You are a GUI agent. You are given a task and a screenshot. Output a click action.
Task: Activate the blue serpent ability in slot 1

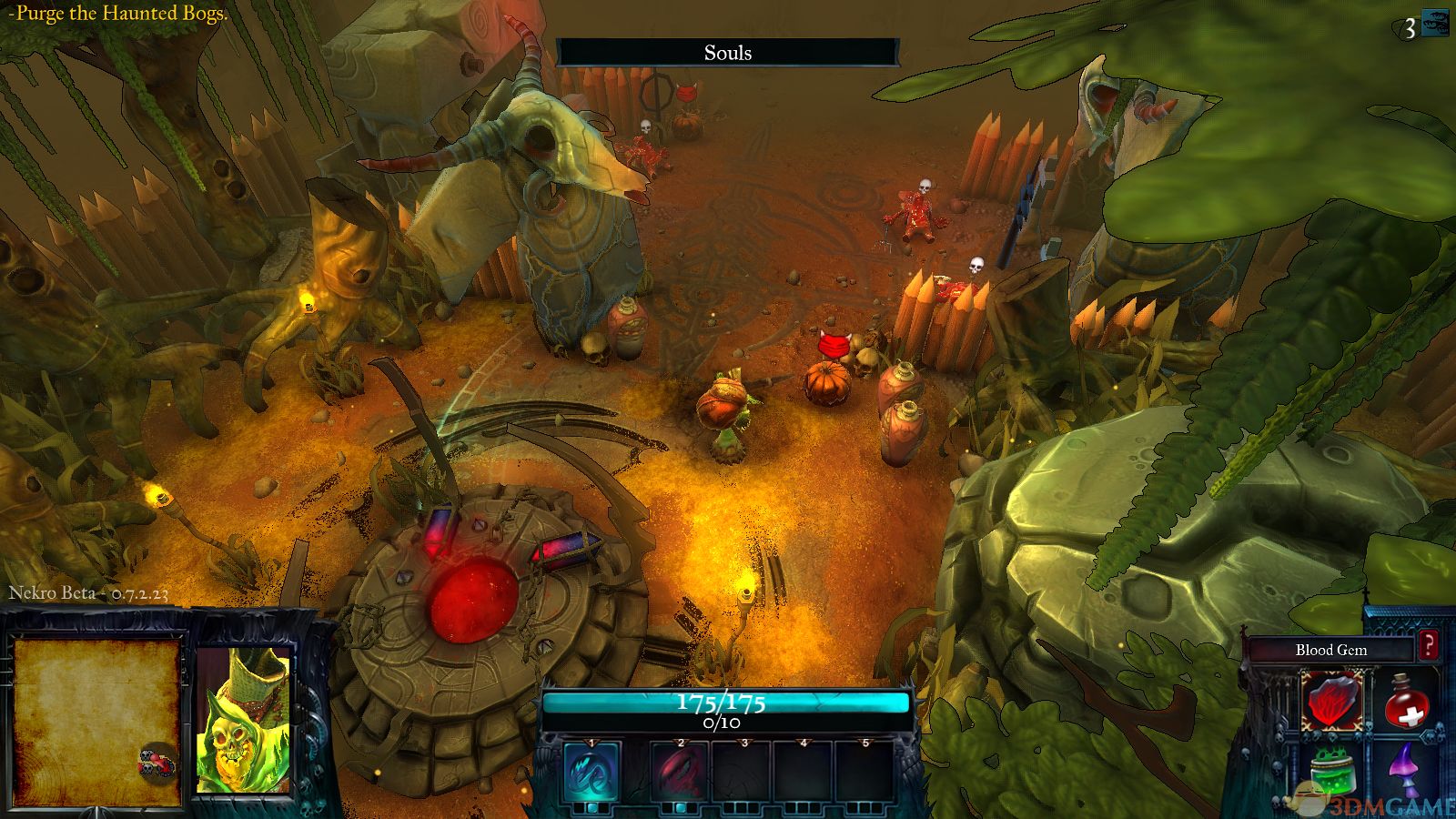591,773
